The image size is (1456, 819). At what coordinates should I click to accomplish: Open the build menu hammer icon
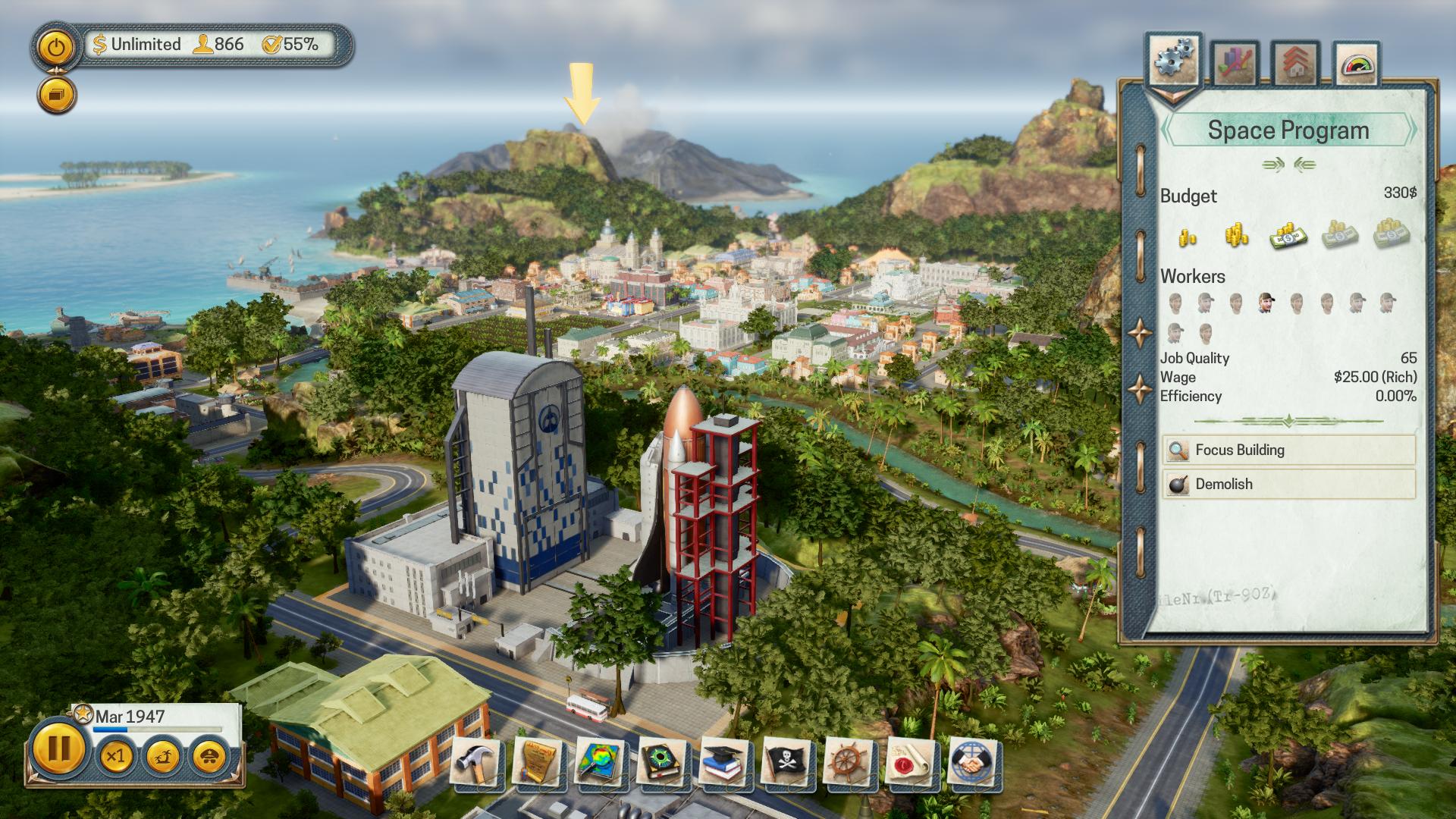click(x=476, y=762)
